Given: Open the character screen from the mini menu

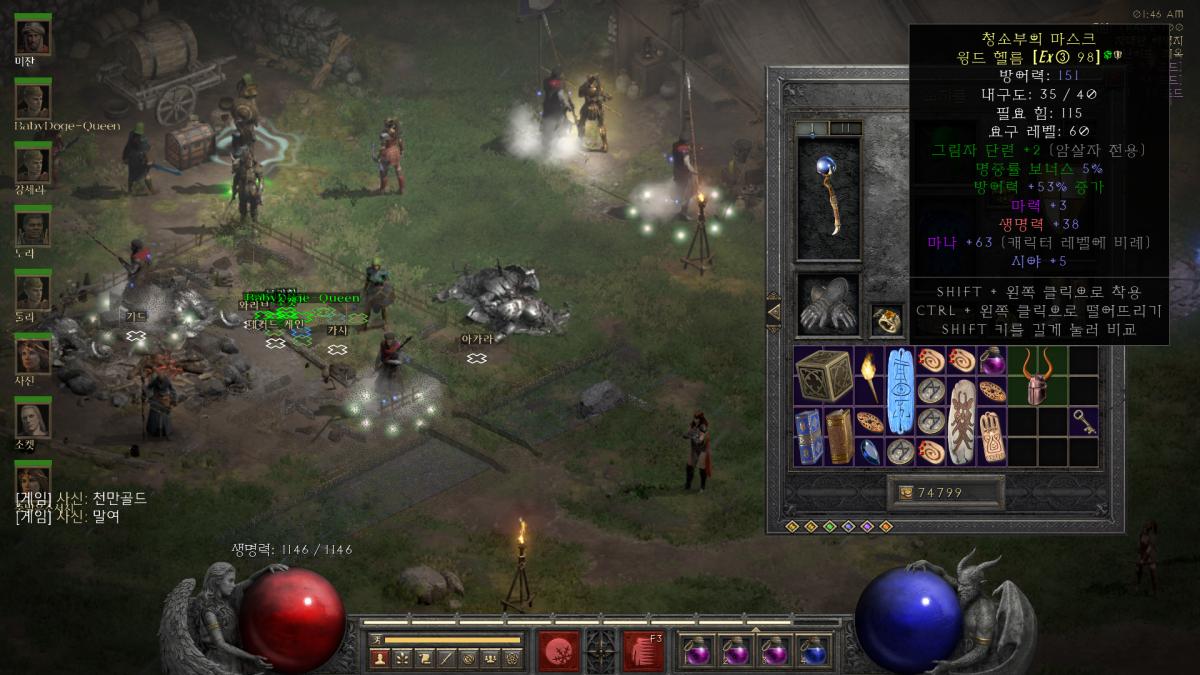Looking at the screenshot, I should pyautogui.click(x=380, y=658).
